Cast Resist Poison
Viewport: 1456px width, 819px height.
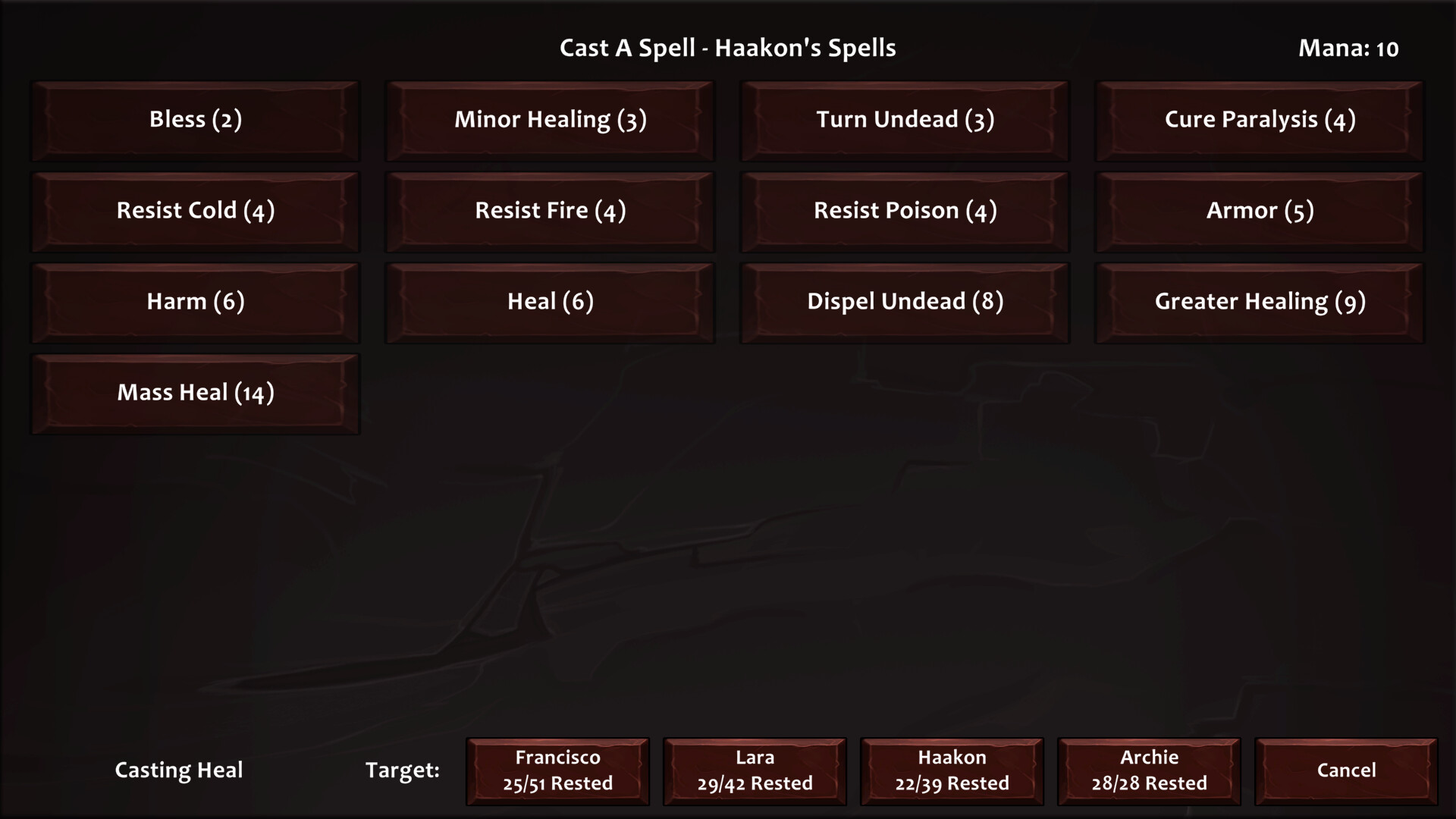(x=904, y=211)
